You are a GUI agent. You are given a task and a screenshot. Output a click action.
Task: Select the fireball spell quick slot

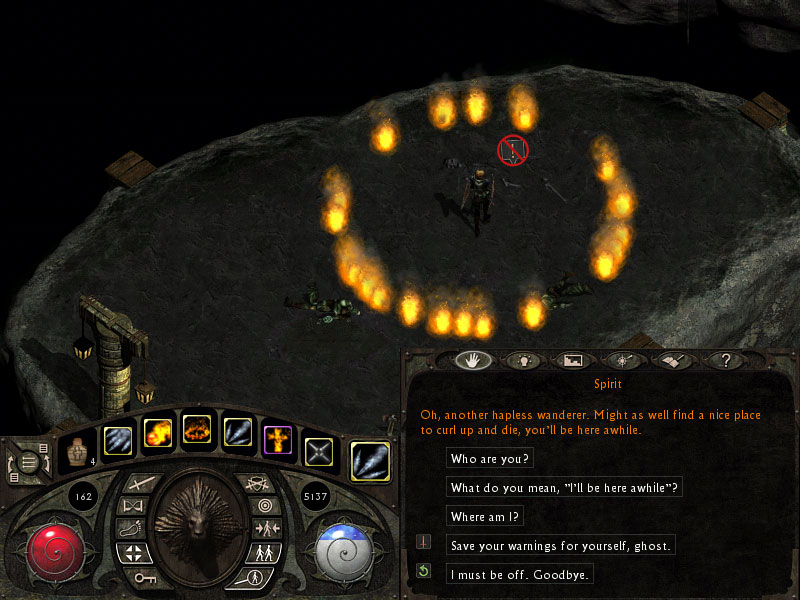158,433
